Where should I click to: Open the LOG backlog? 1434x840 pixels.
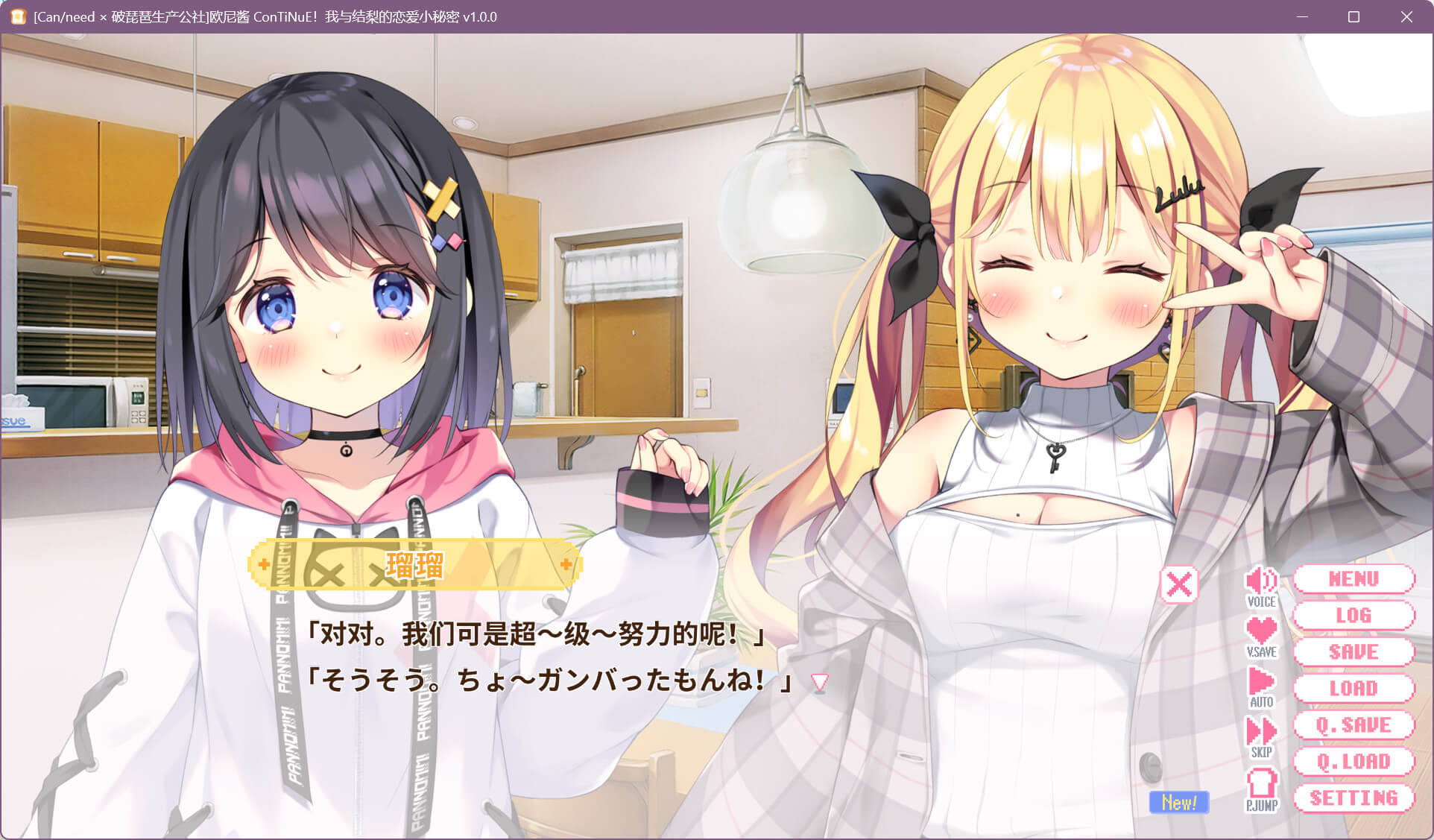pyautogui.click(x=1354, y=616)
